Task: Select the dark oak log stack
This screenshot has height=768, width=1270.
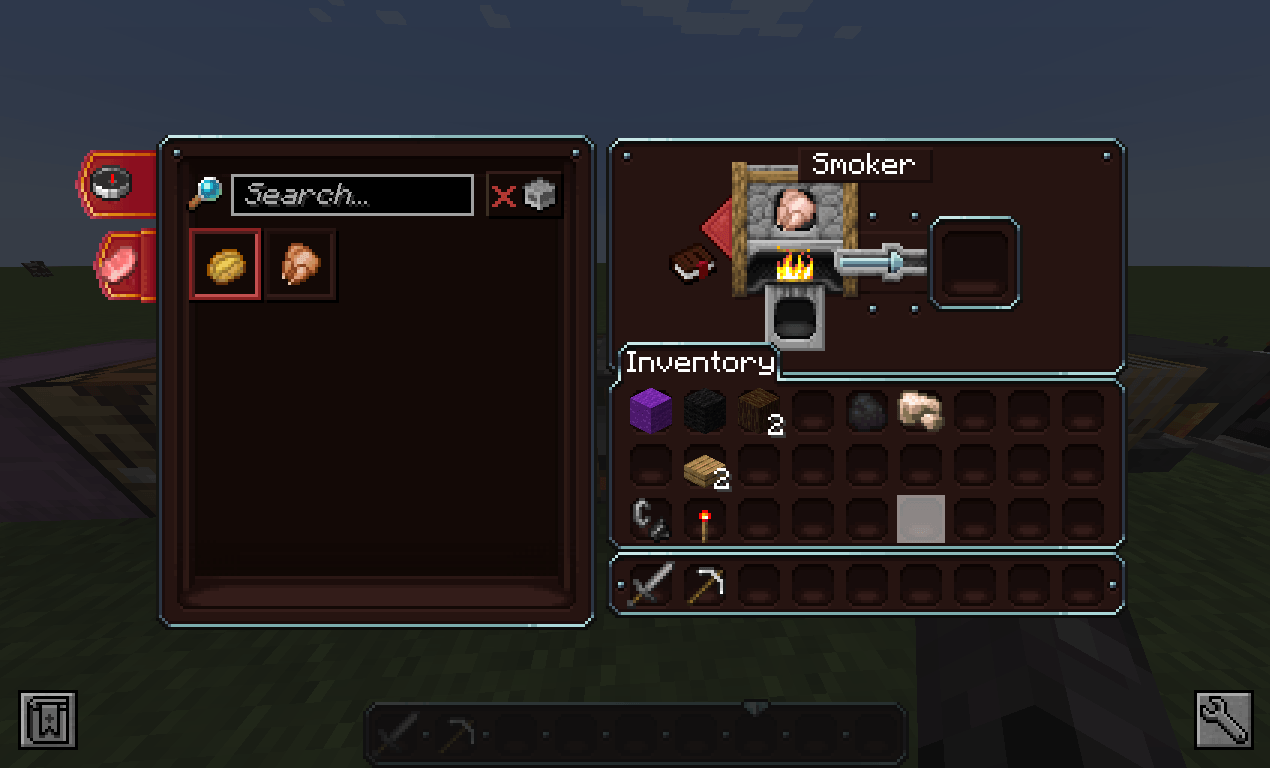Action: pyautogui.click(x=758, y=411)
